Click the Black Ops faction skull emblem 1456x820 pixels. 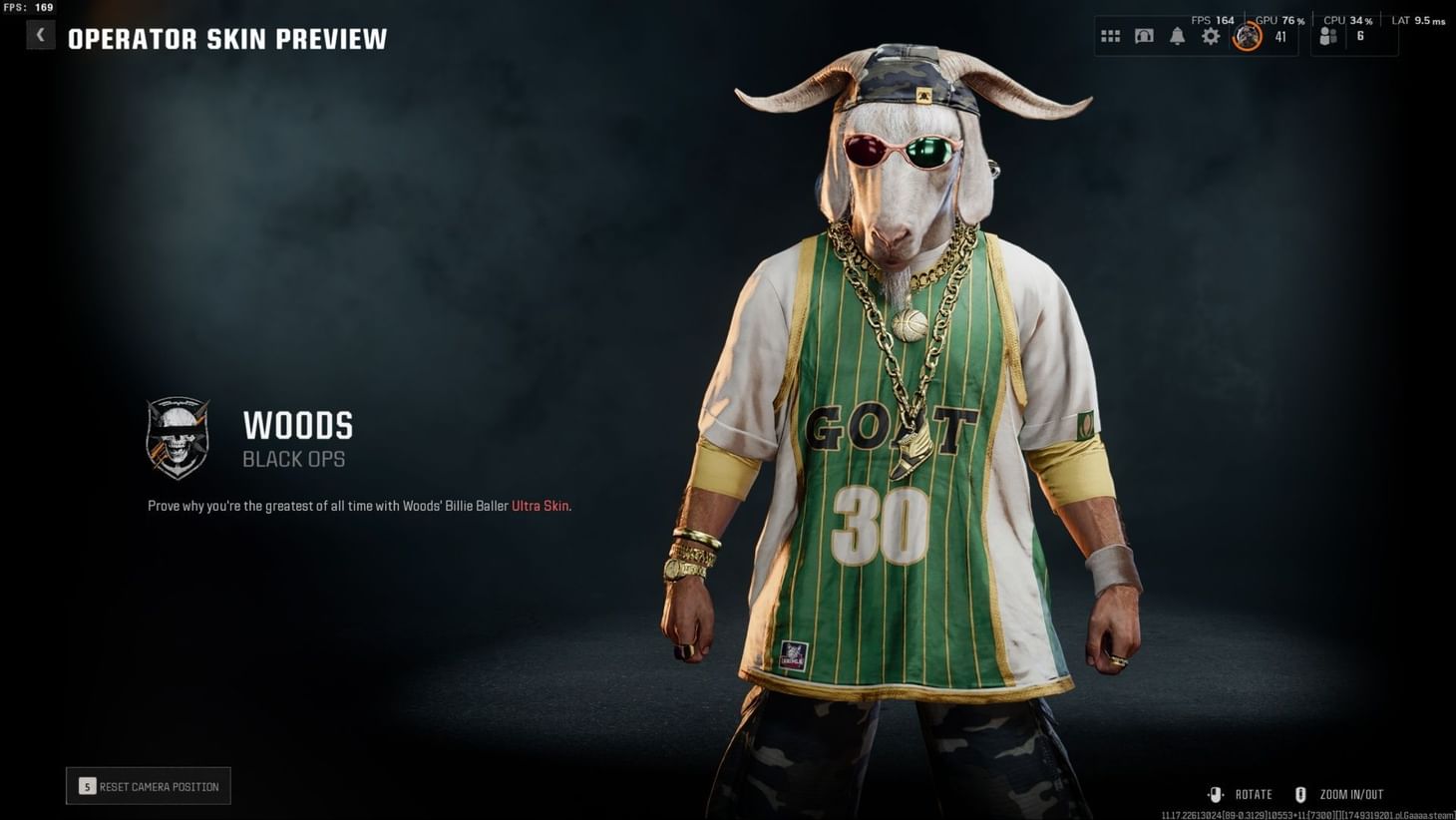pyautogui.click(x=180, y=439)
